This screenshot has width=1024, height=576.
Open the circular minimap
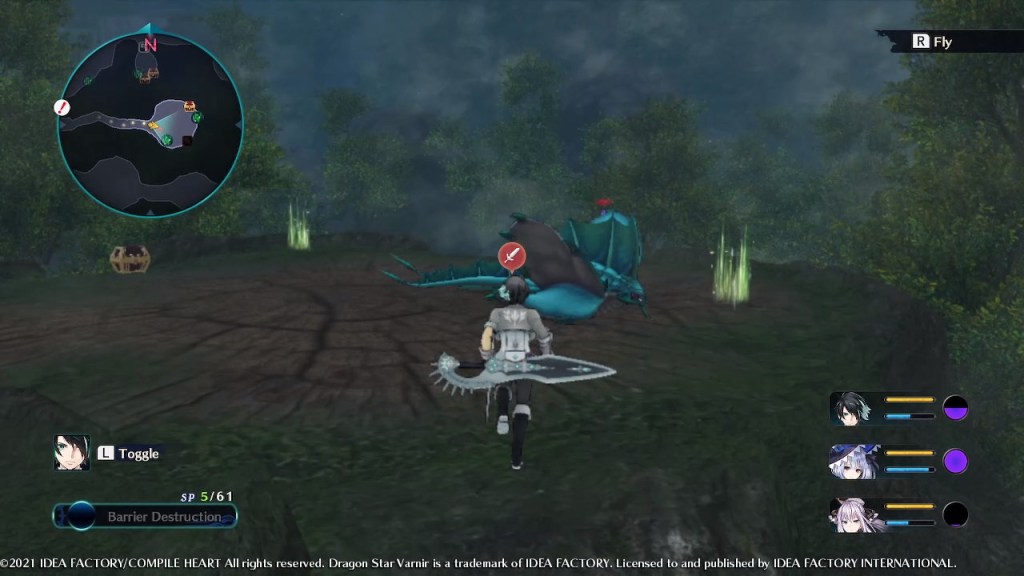tap(150, 124)
